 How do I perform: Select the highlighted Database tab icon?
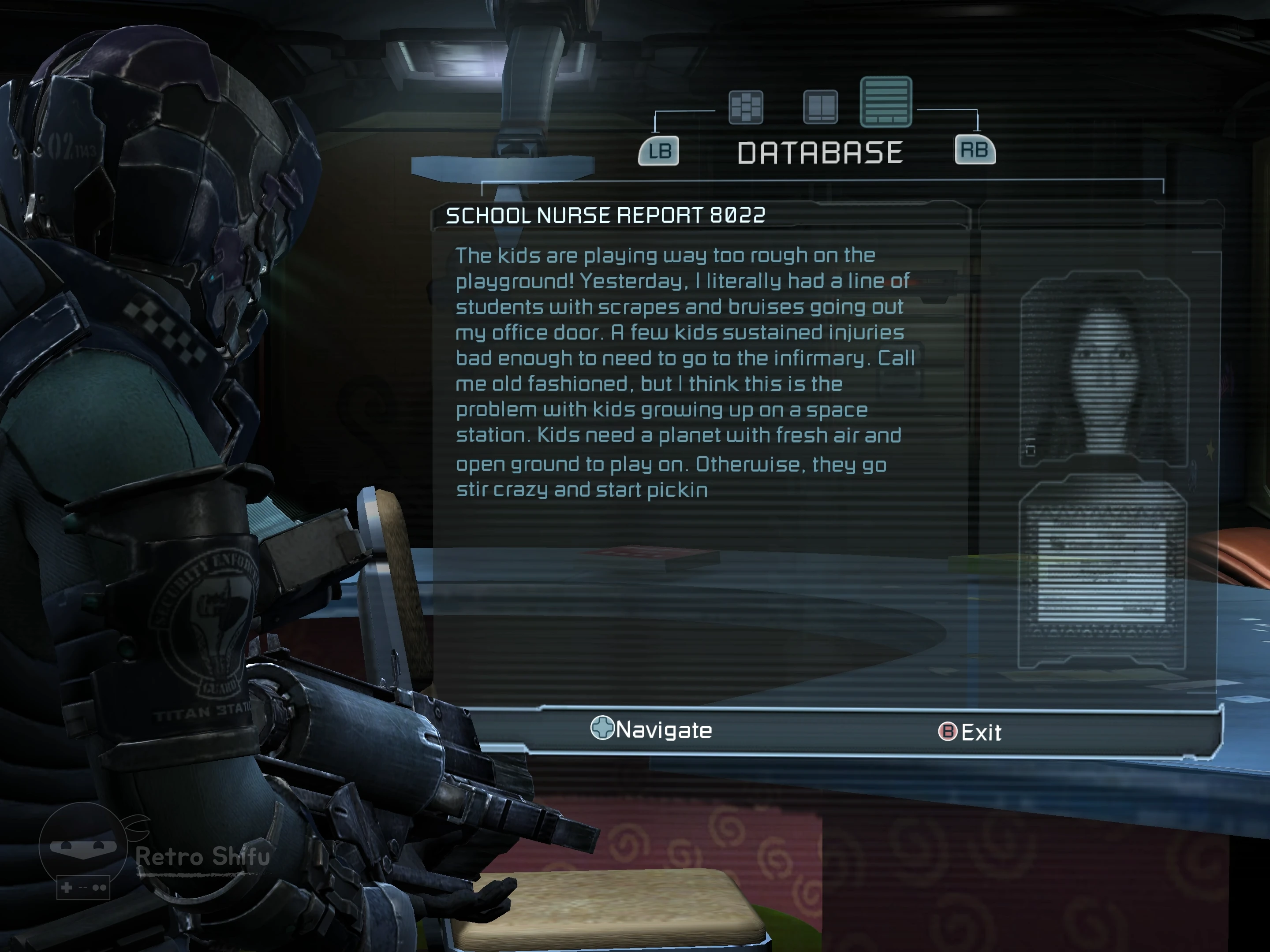pyautogui.click(x=885, y=102)
